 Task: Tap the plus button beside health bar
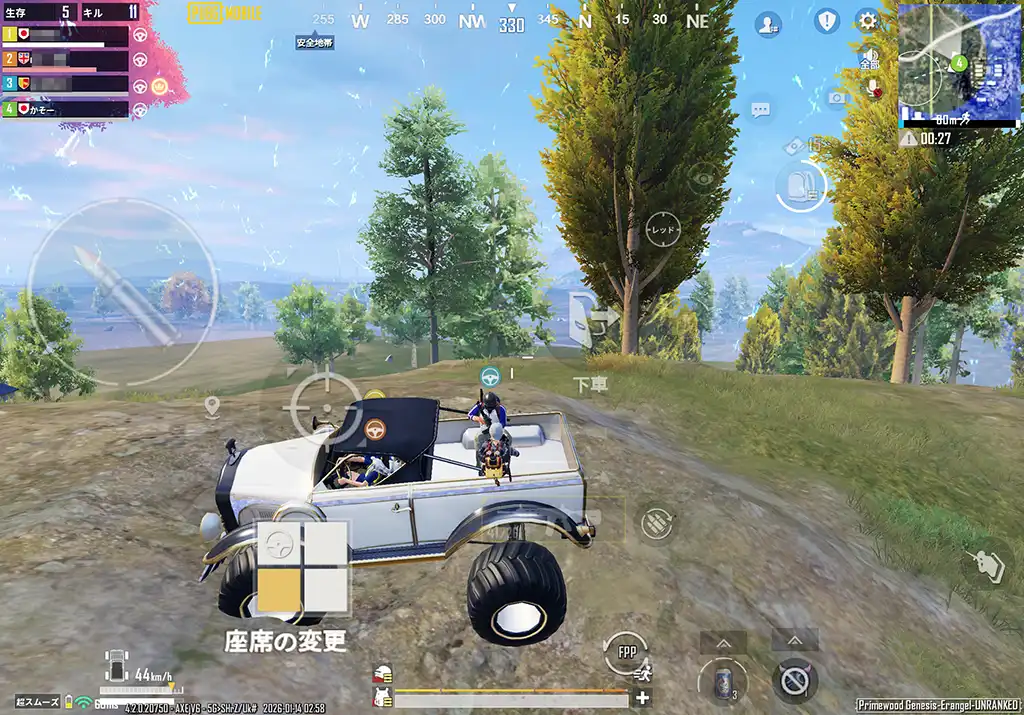click(x=643, y=698)
